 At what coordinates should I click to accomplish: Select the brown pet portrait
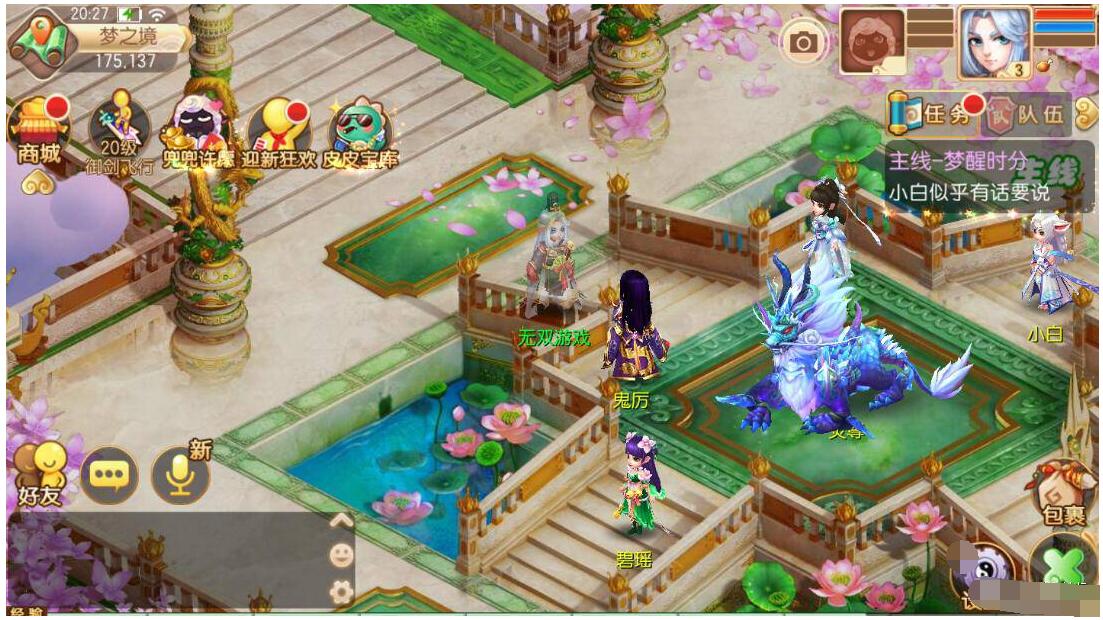(872, 42)
